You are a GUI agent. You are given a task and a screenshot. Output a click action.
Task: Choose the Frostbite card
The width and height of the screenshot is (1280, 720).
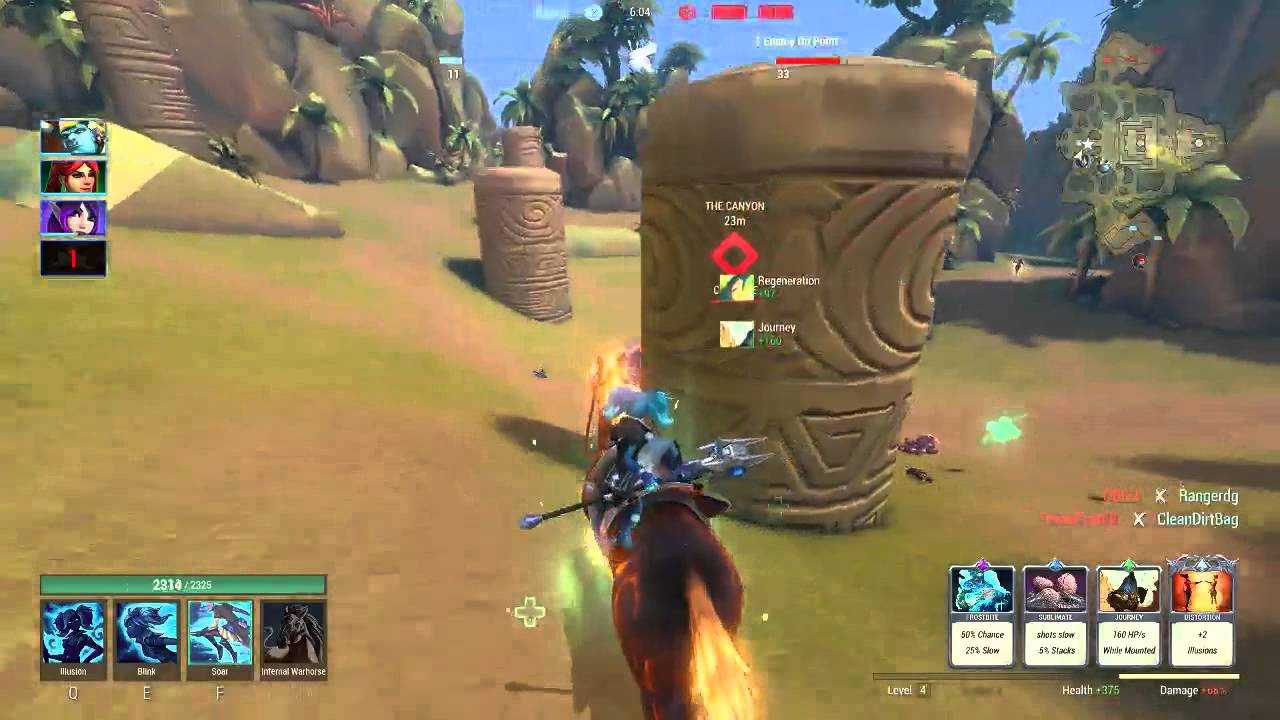point(982,612)
